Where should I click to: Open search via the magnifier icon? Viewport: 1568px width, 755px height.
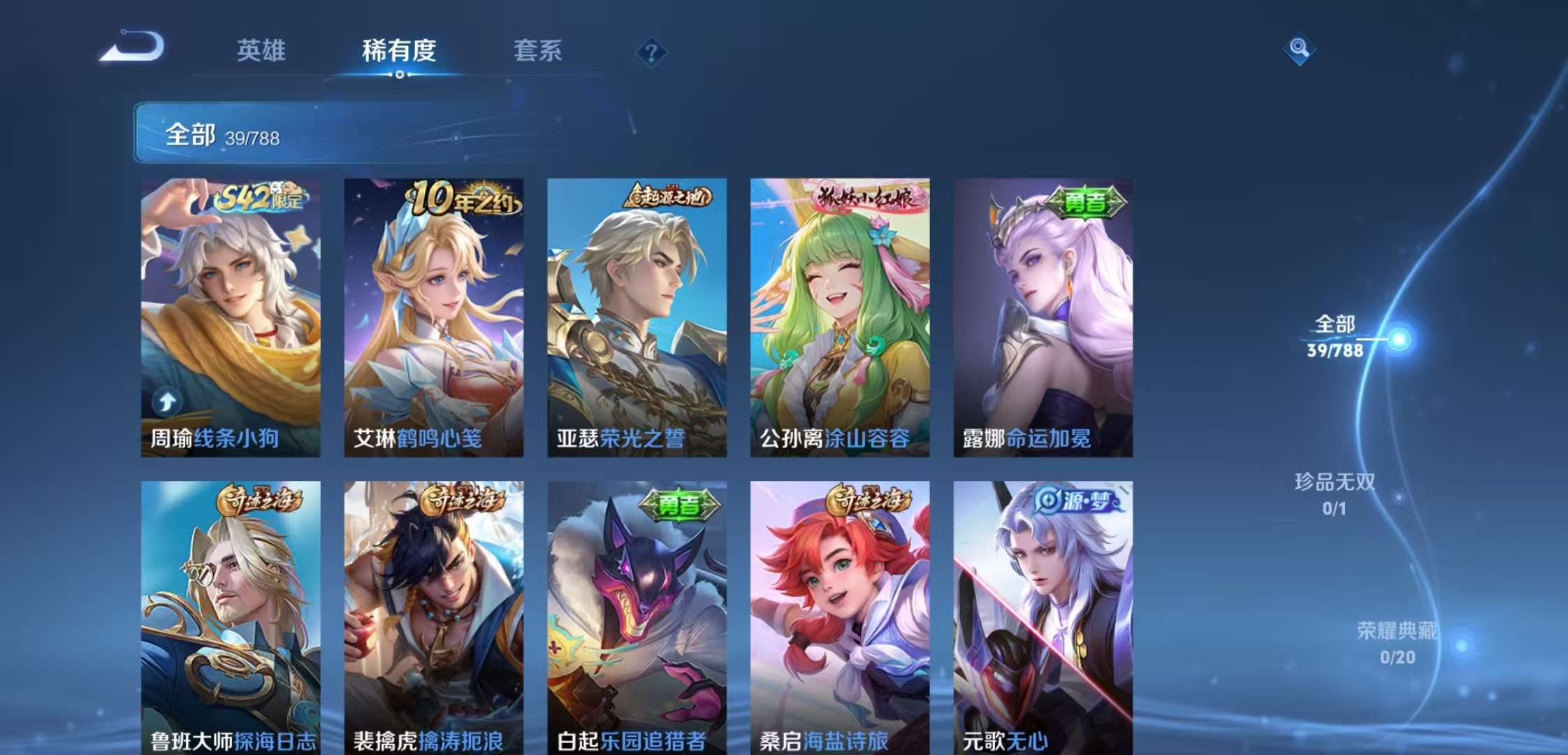click(1298, 48)
